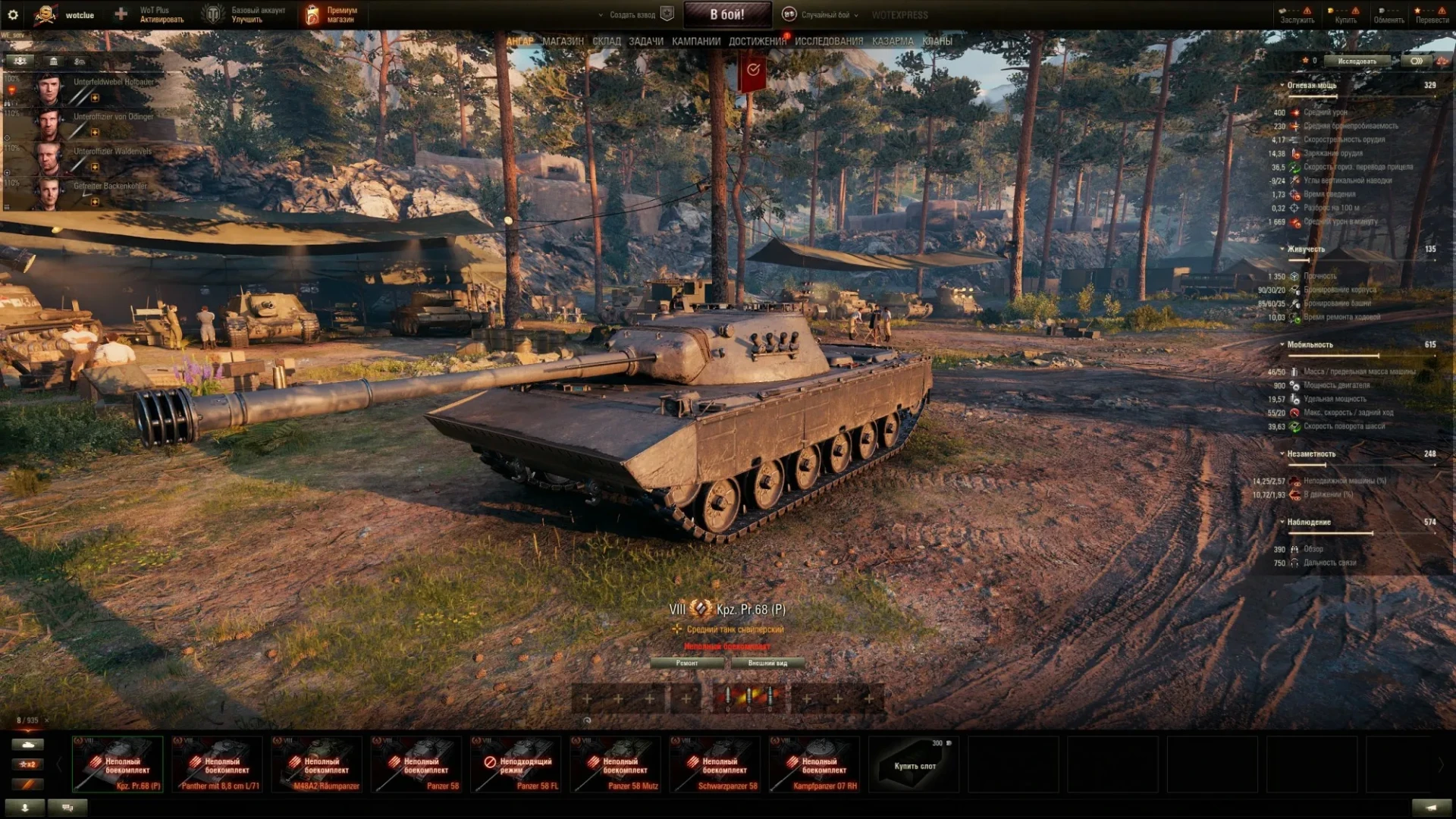Start battle with the "В бой!" button
Screen dimensions: 1456x819
(x=726, y=14)
